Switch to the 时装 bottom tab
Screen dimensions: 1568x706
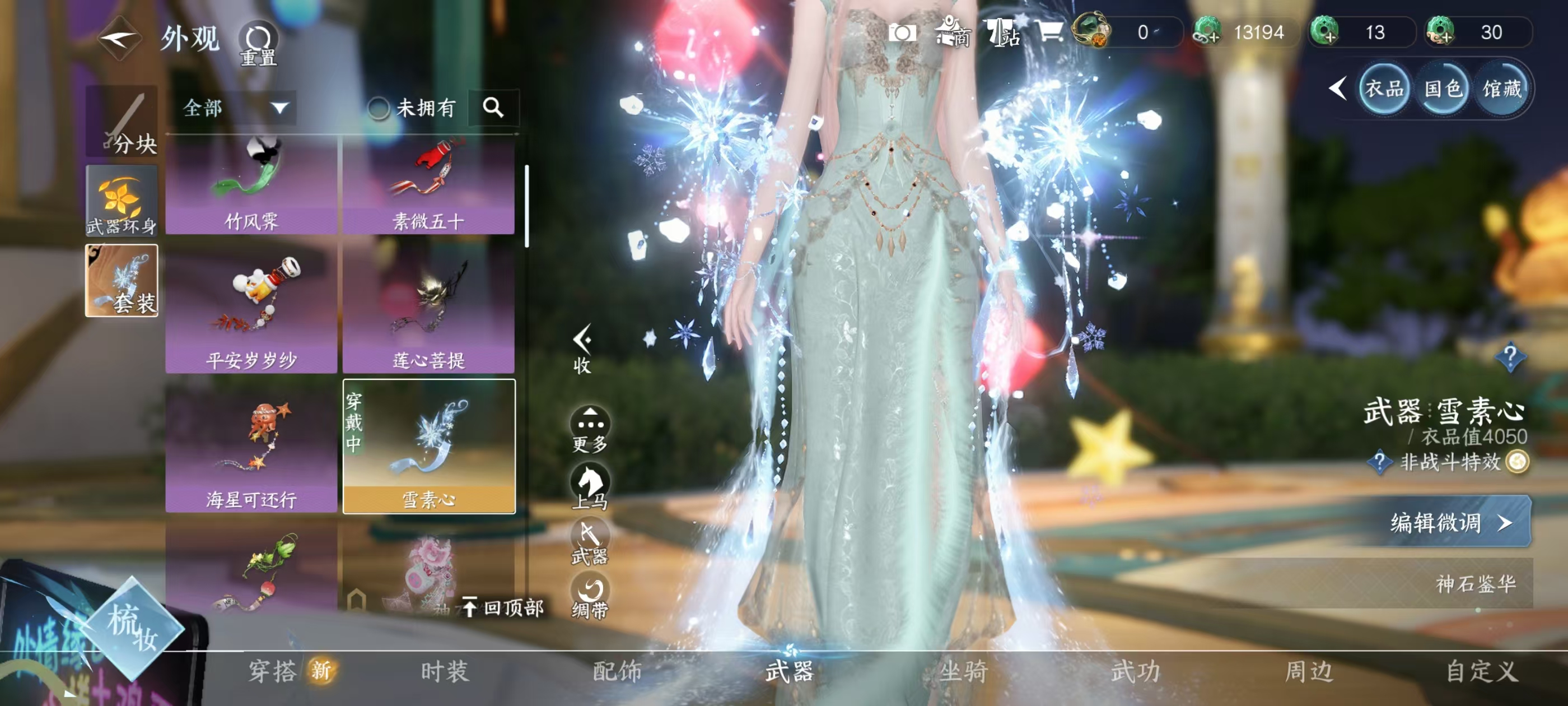445,671
